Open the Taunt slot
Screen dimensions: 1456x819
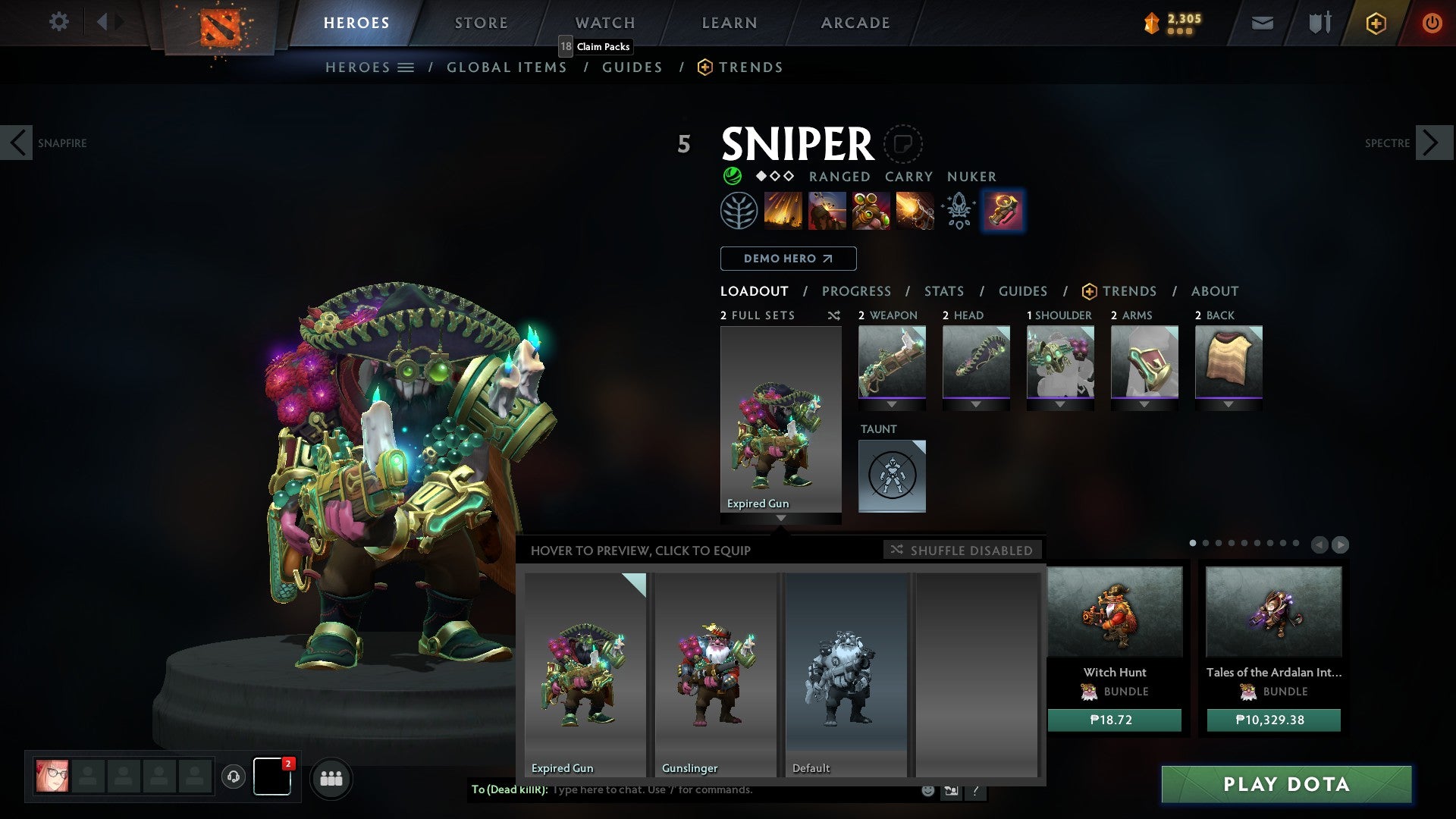click(x=892, y=476)
